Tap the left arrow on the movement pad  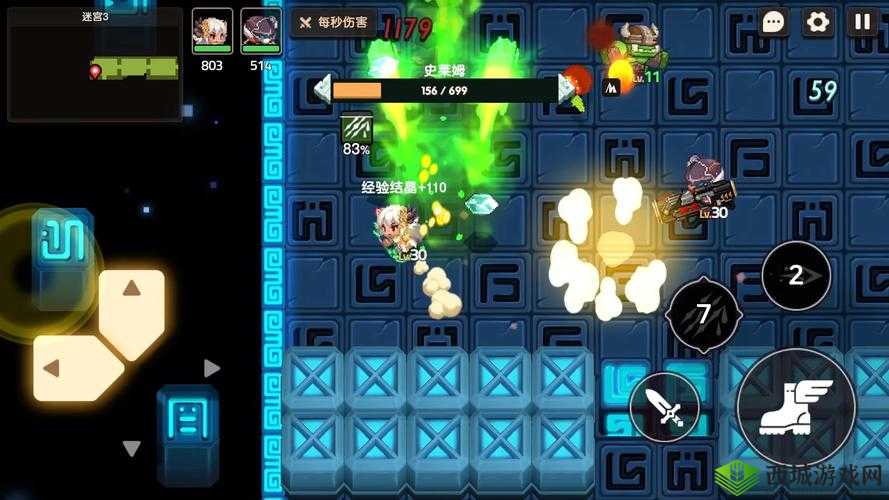tap(50, 368)
